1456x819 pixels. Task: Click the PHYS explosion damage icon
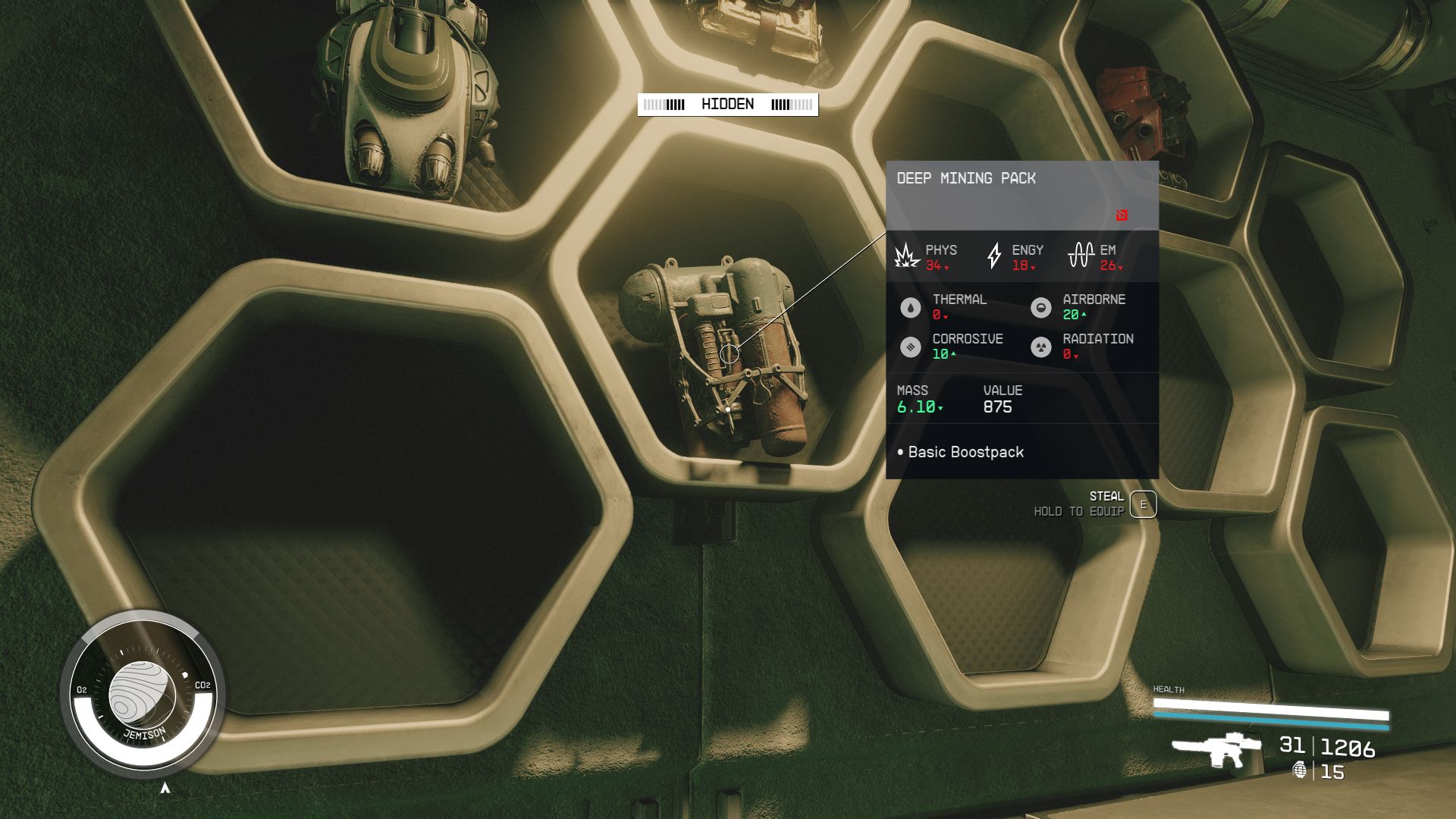[906, 258]
